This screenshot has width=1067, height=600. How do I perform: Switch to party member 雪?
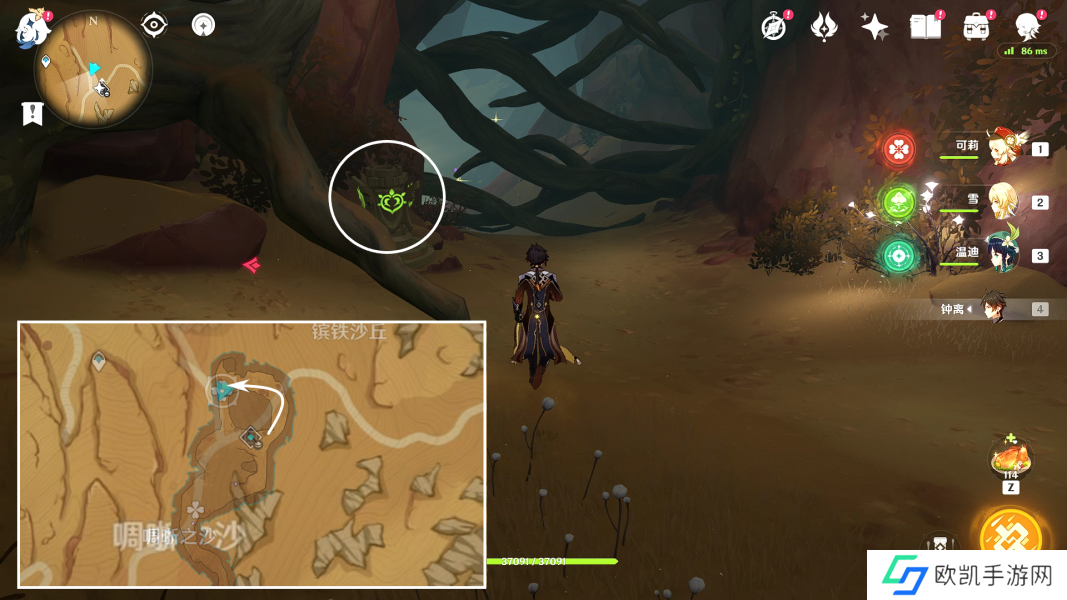click(1000, 202)
